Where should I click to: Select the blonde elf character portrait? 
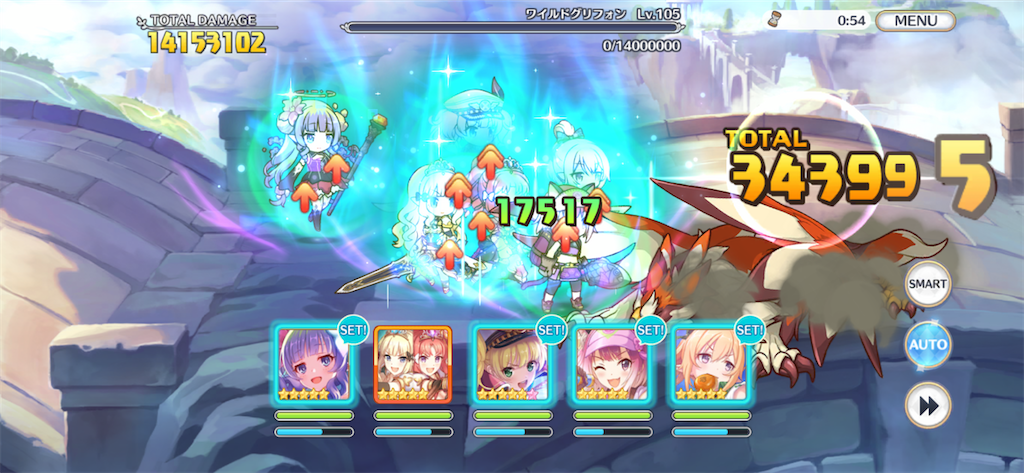(710, 364)
